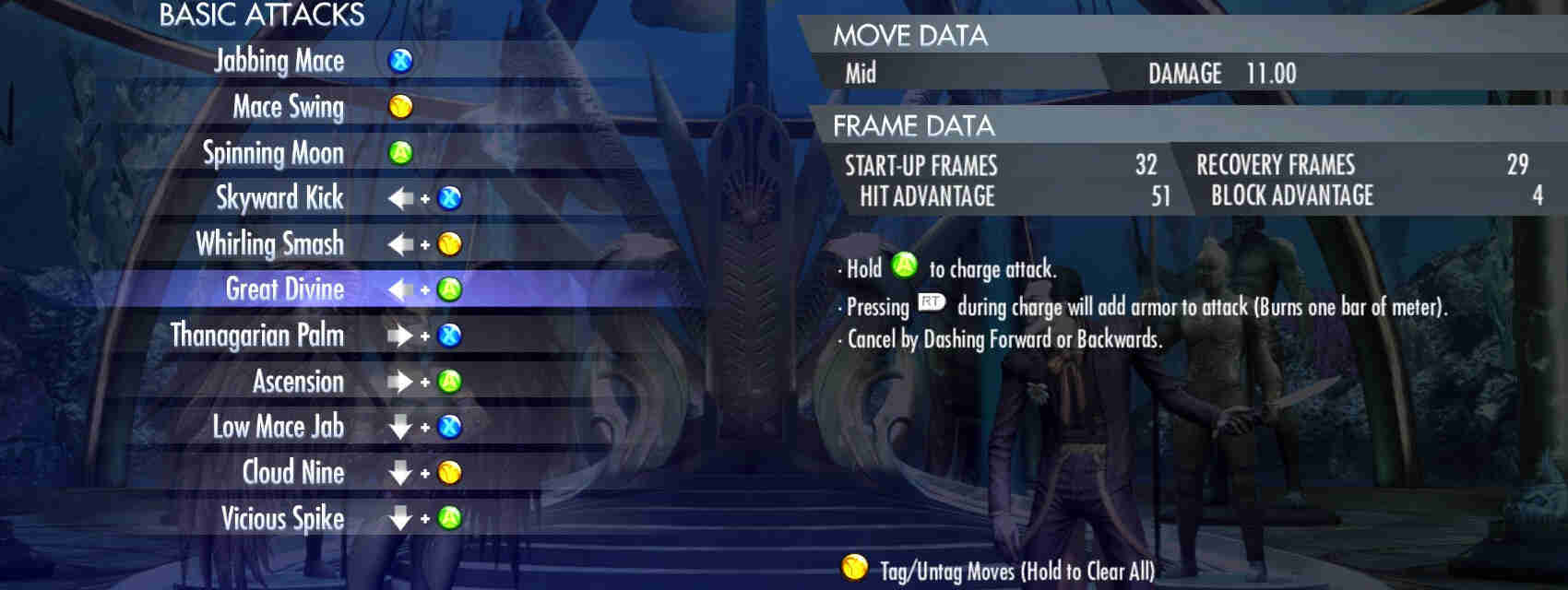
Task: Choose the Low Mace Jab move
Action: [x=278, y=427]
